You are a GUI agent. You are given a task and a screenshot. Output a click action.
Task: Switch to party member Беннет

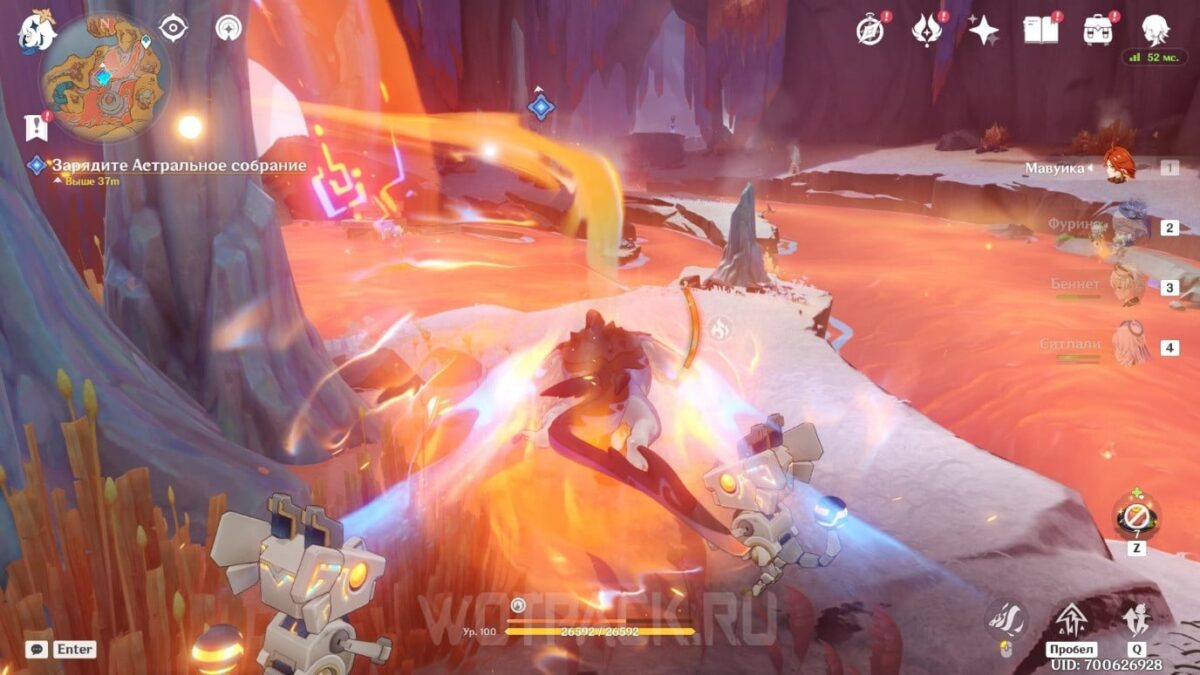click(1127, 286)
